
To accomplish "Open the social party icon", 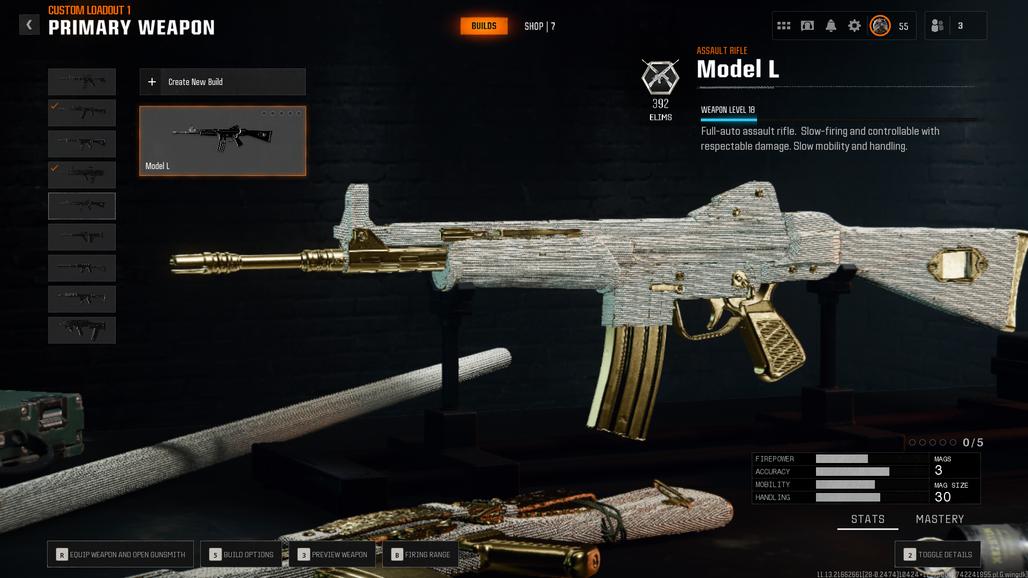I will pos(937,26).
